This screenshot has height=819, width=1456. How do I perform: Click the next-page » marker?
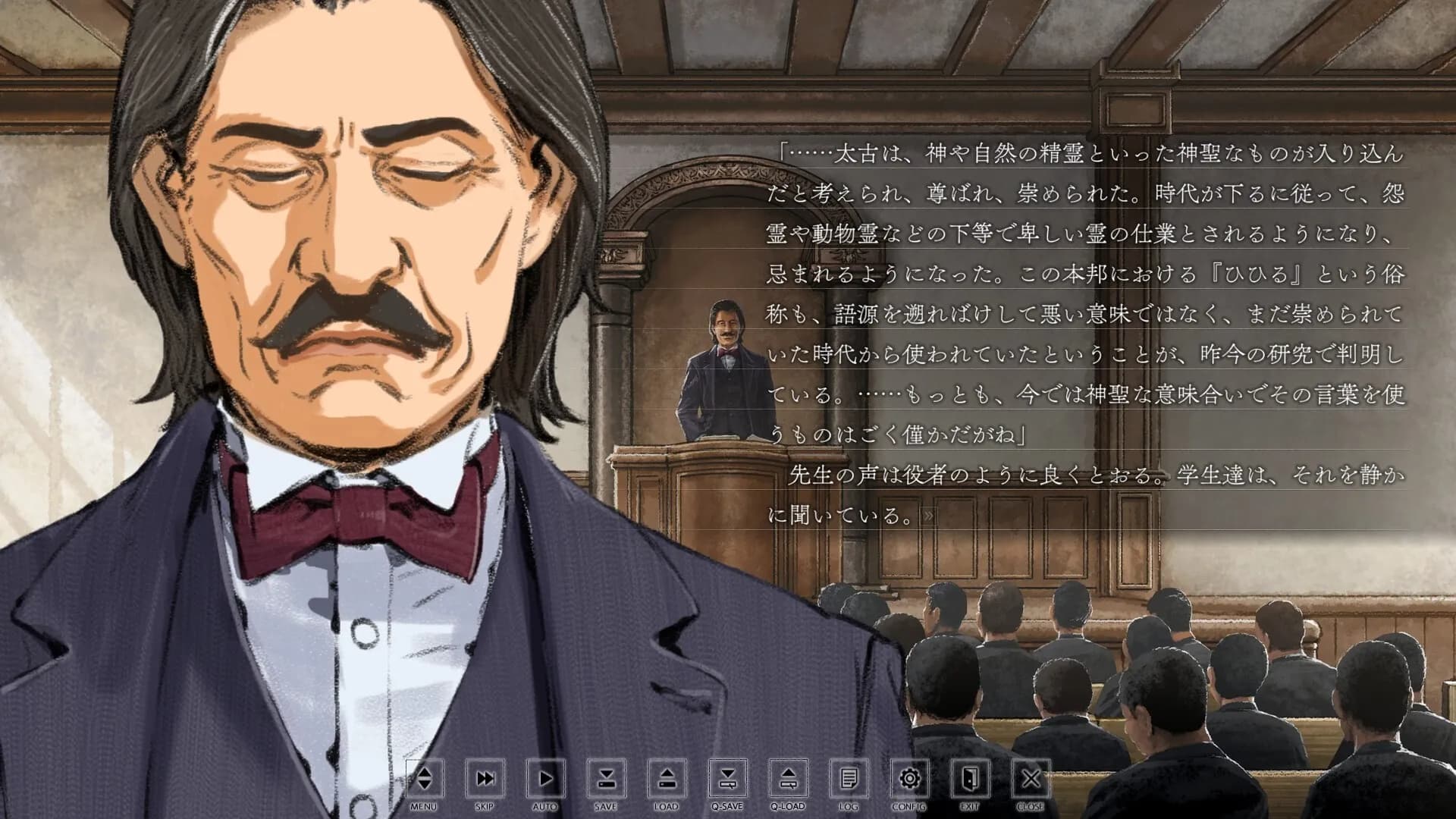pos(928,516)
